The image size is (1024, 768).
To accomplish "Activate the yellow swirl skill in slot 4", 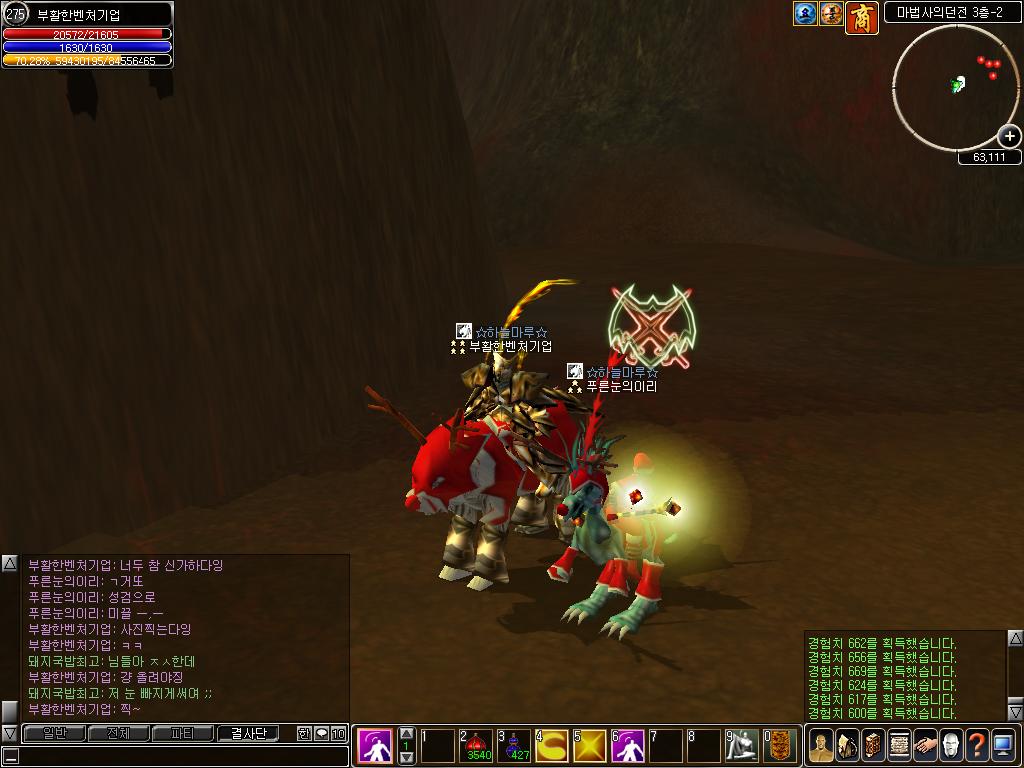I will (x=552, y=746).
